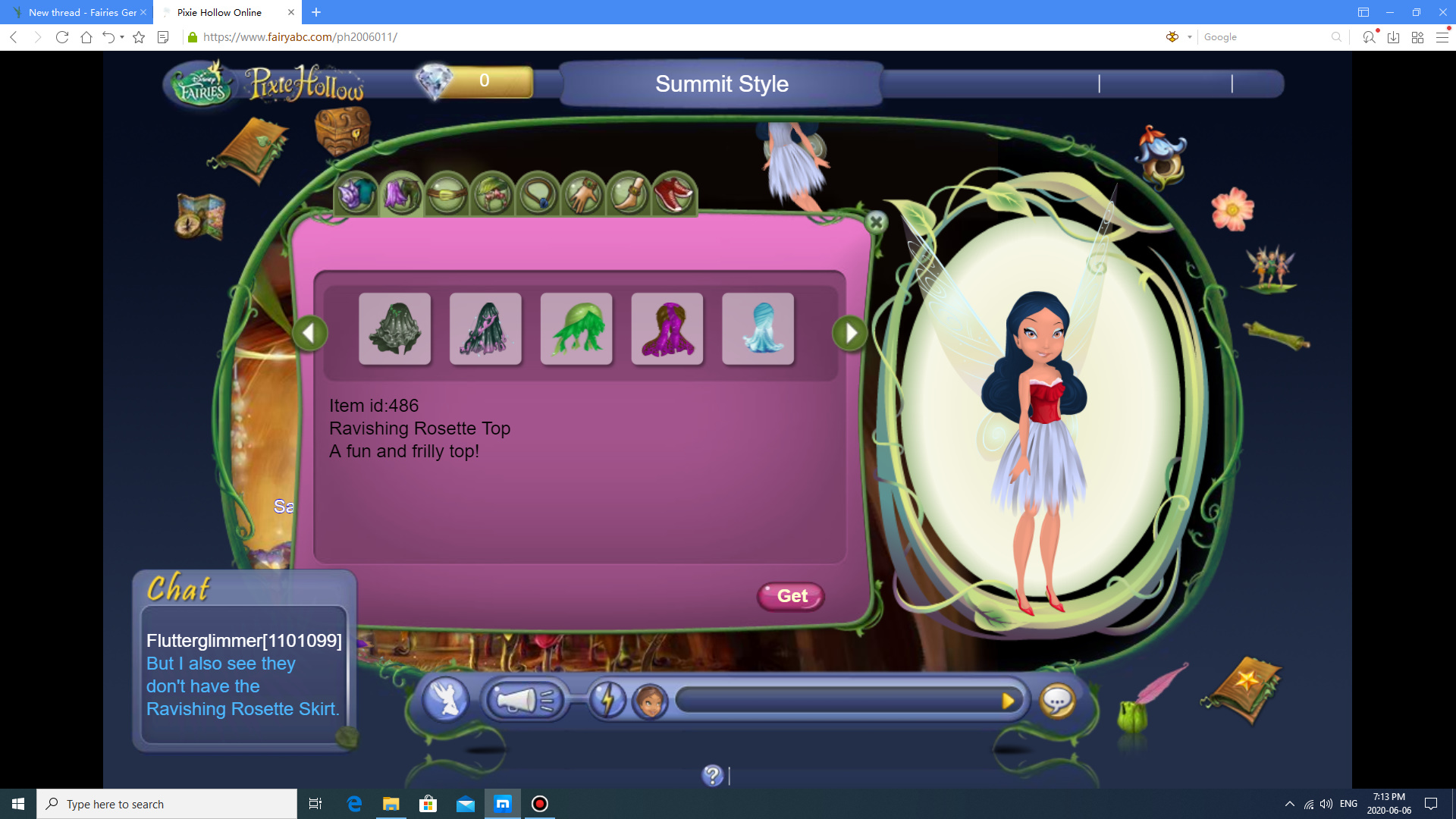This screenshot has width=1456, height=819.
Task: Switch to the New thread browser tab
Action: pos(82,12)
